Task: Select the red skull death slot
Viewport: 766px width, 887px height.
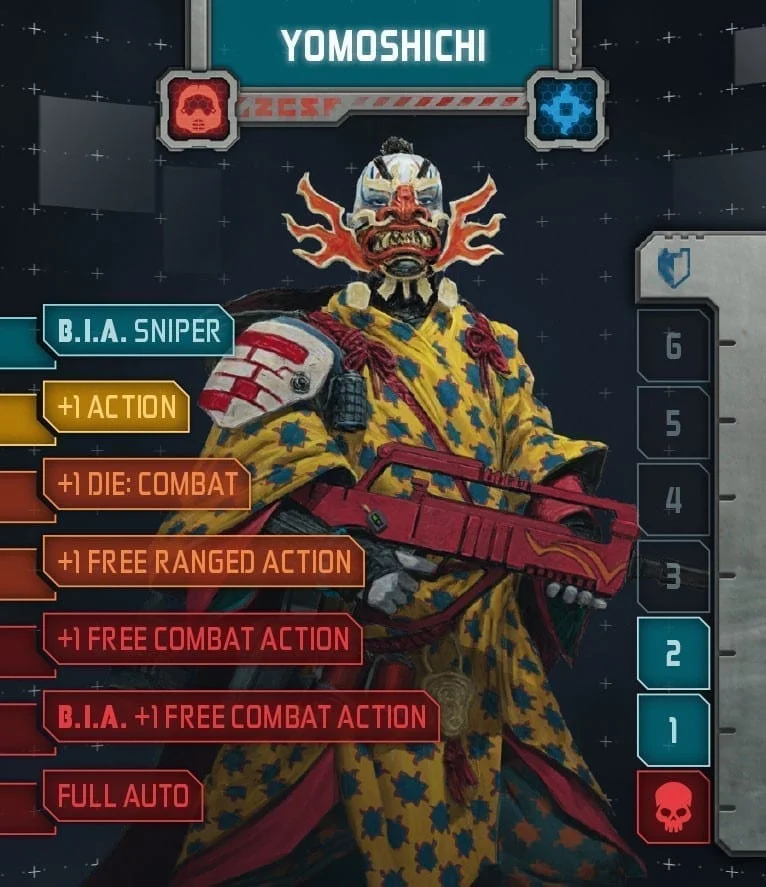Action: click(673, 806)
